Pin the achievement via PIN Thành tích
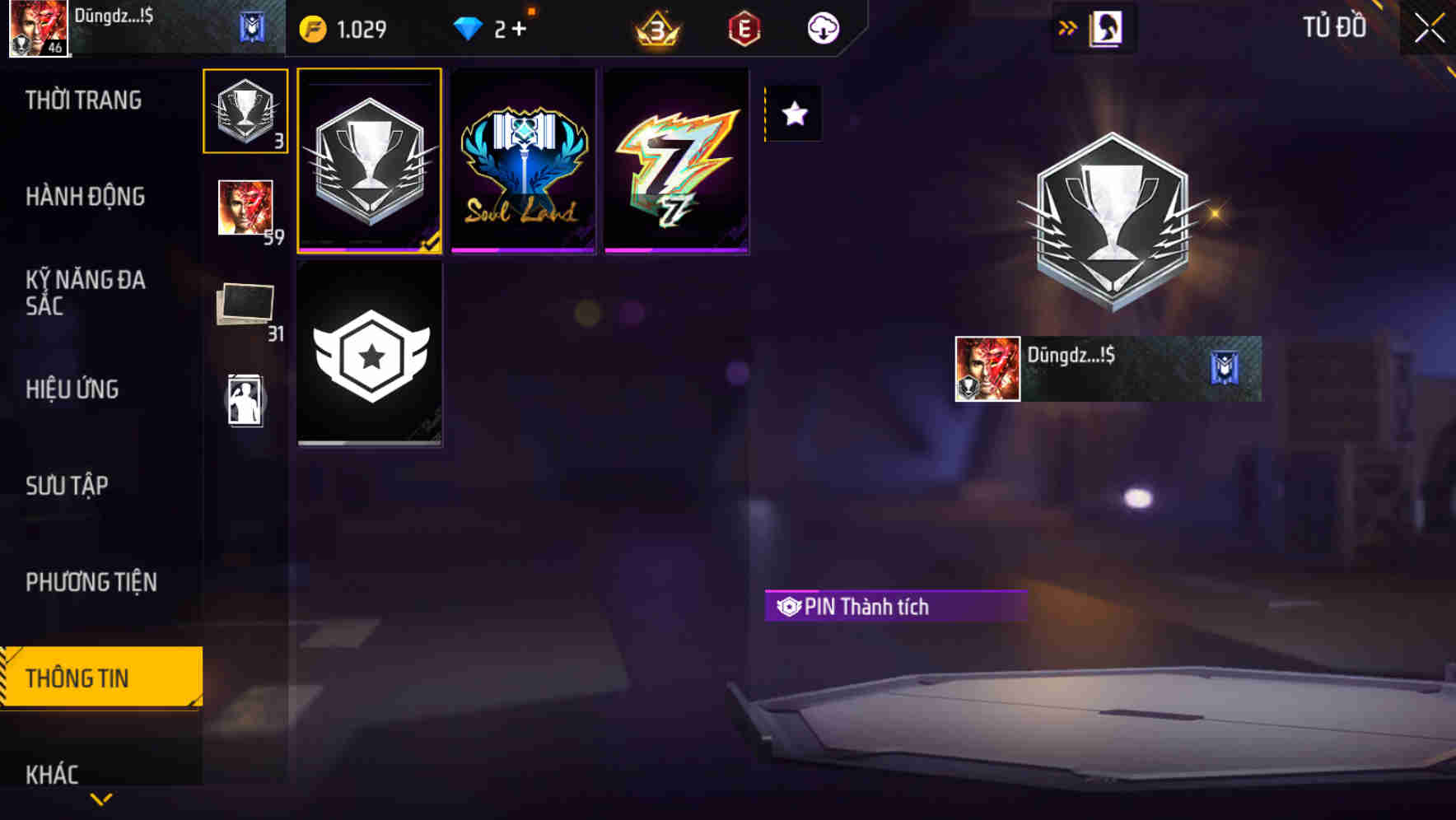 pyautogui.click(x=895, y=607)
